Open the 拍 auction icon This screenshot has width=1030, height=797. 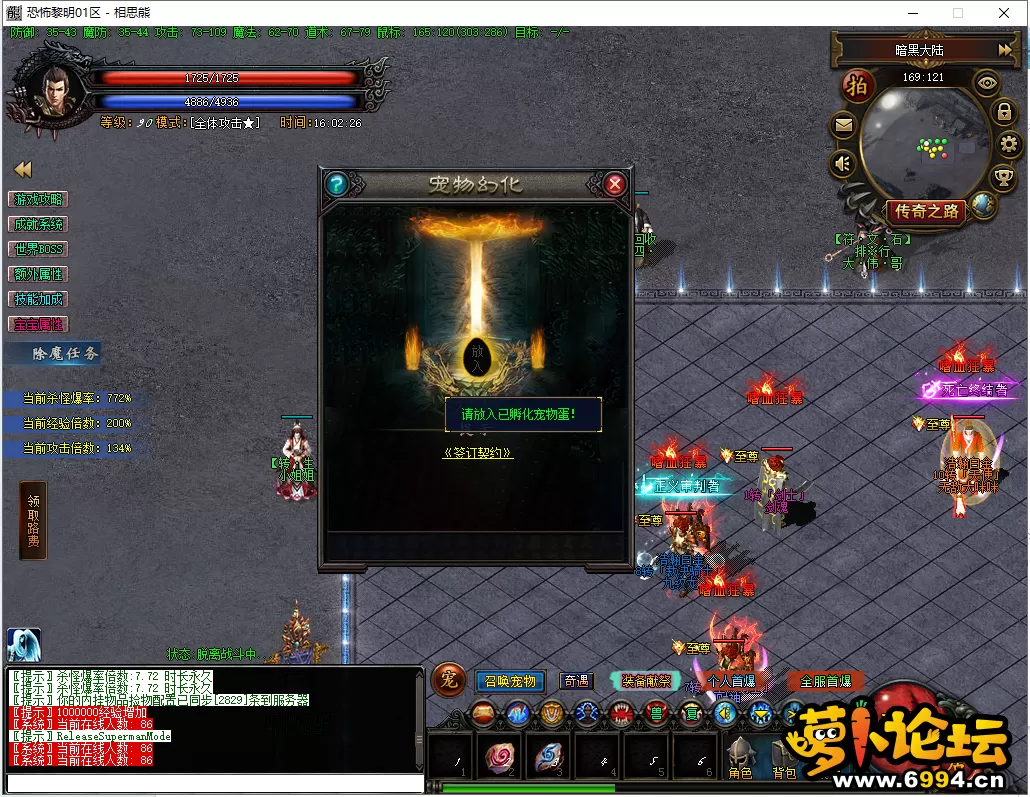point(856,86)
